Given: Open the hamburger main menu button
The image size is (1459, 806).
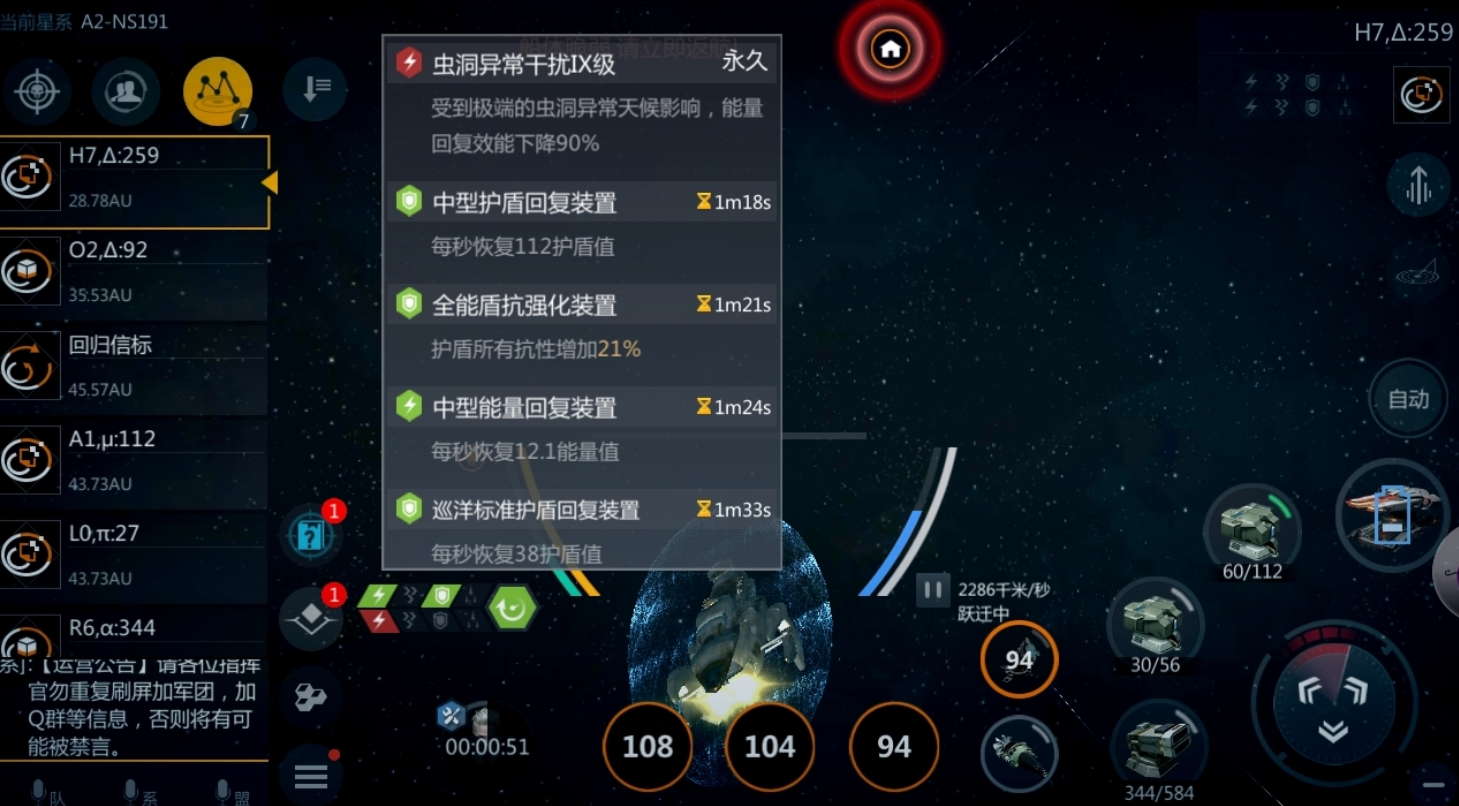Looking at the screenshot, I should click(311, 775).
